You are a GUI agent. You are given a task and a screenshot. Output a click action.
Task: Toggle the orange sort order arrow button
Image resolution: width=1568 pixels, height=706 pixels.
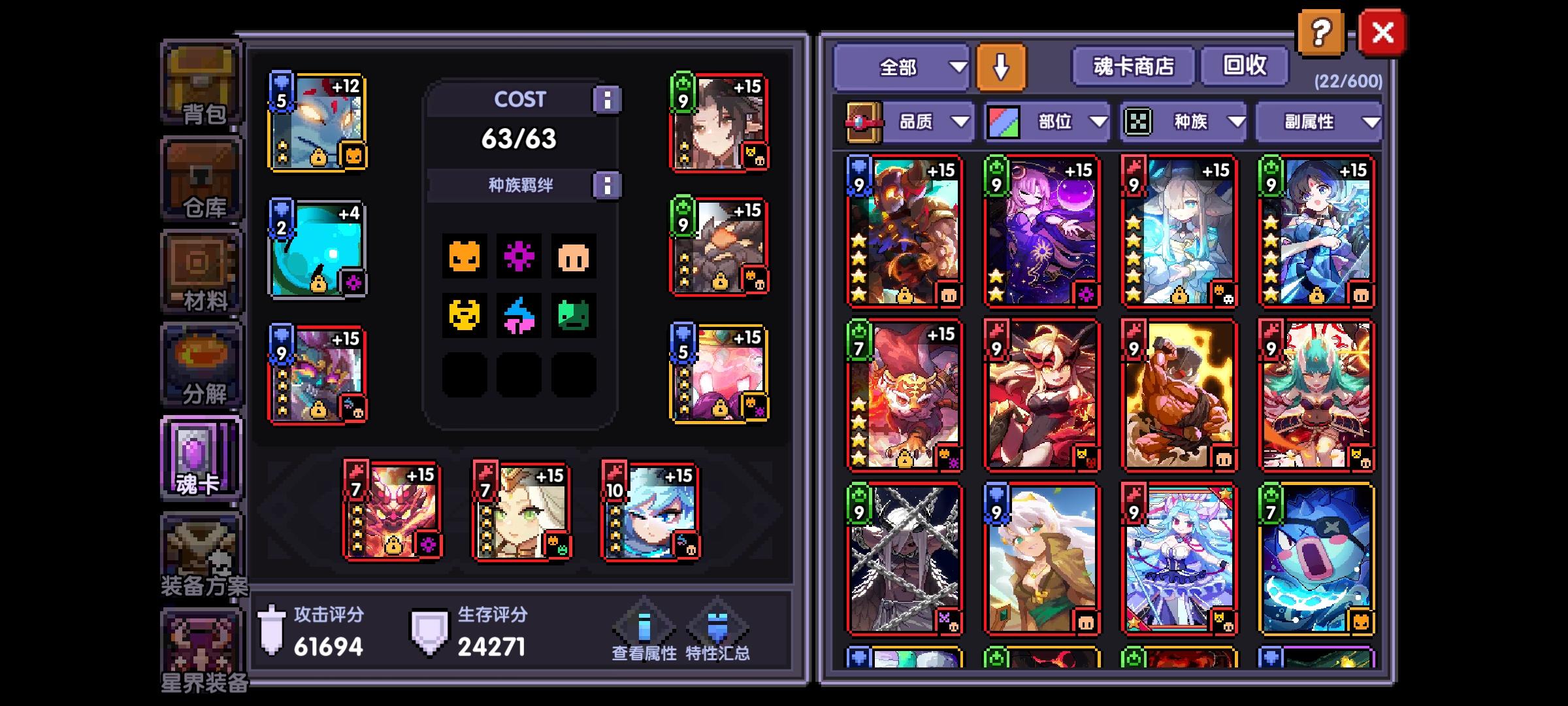tap(1002, 66)
